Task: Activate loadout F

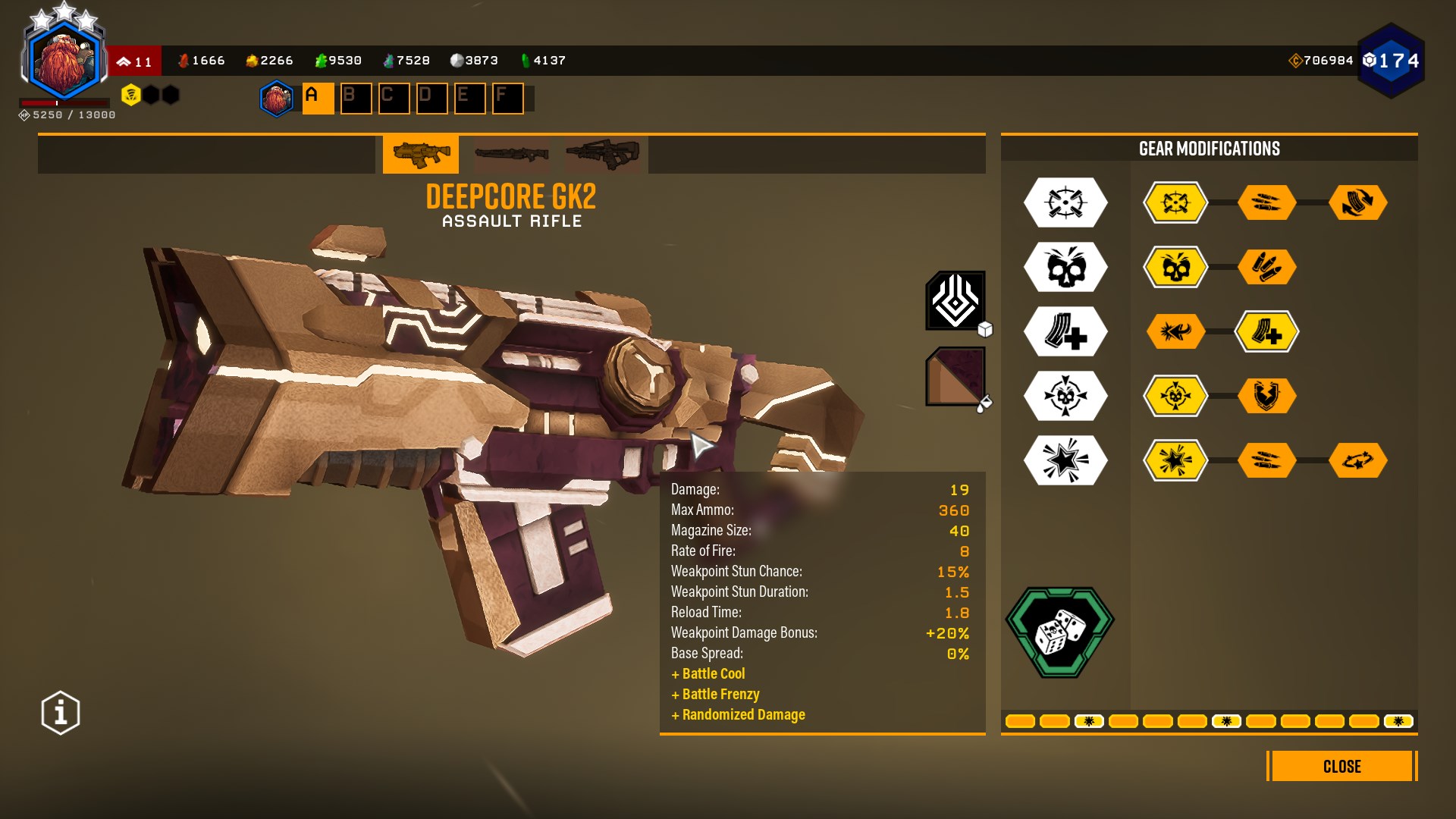Action: tap(507, 99)
